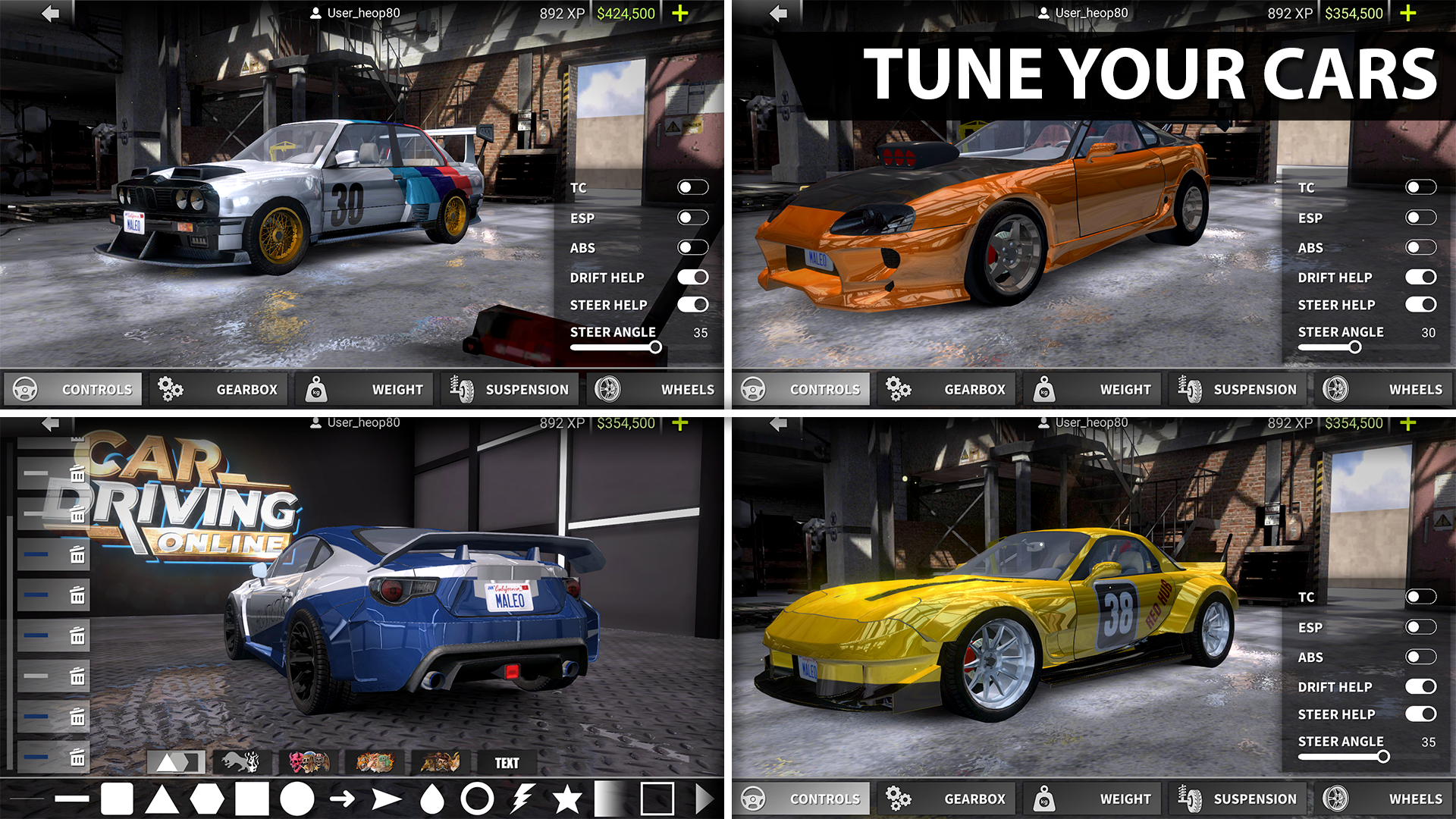Image resolution: width=1456 pixels, height=819 pixels.
Task: Select the triangle decal shape
Action: [162, 799]
